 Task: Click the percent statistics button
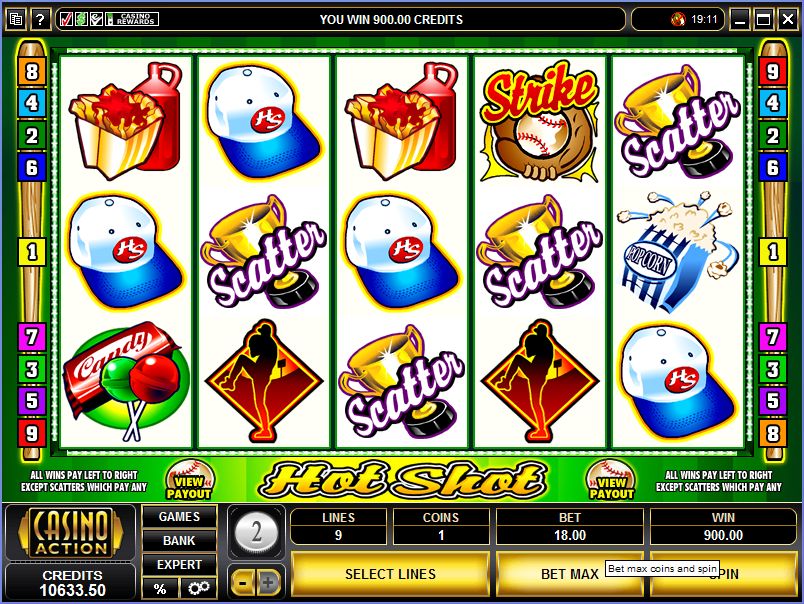click(x=160, y=588)
